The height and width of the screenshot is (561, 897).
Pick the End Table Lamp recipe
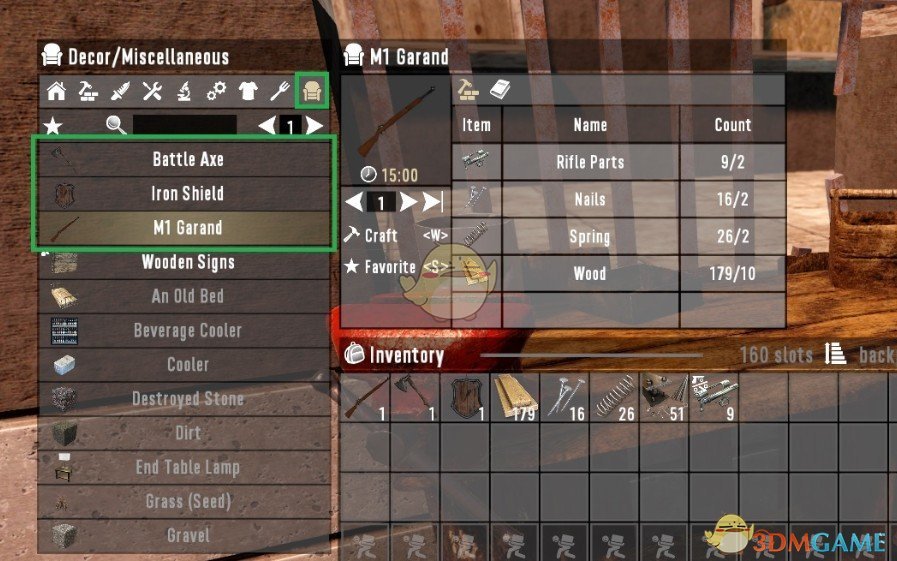coord(187,467)
